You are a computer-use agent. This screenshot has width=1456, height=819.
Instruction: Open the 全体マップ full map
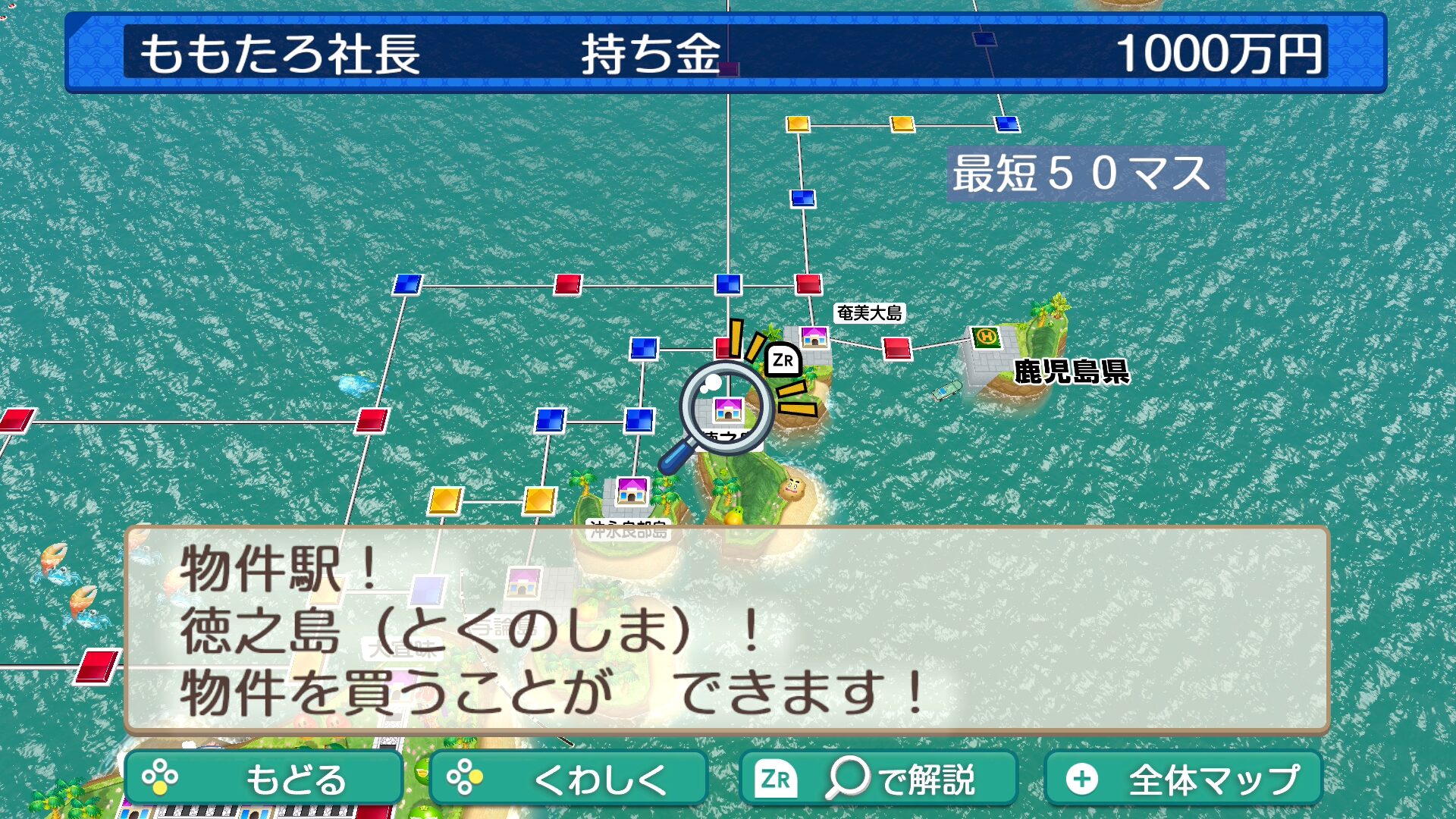[x=1183, y=779]
